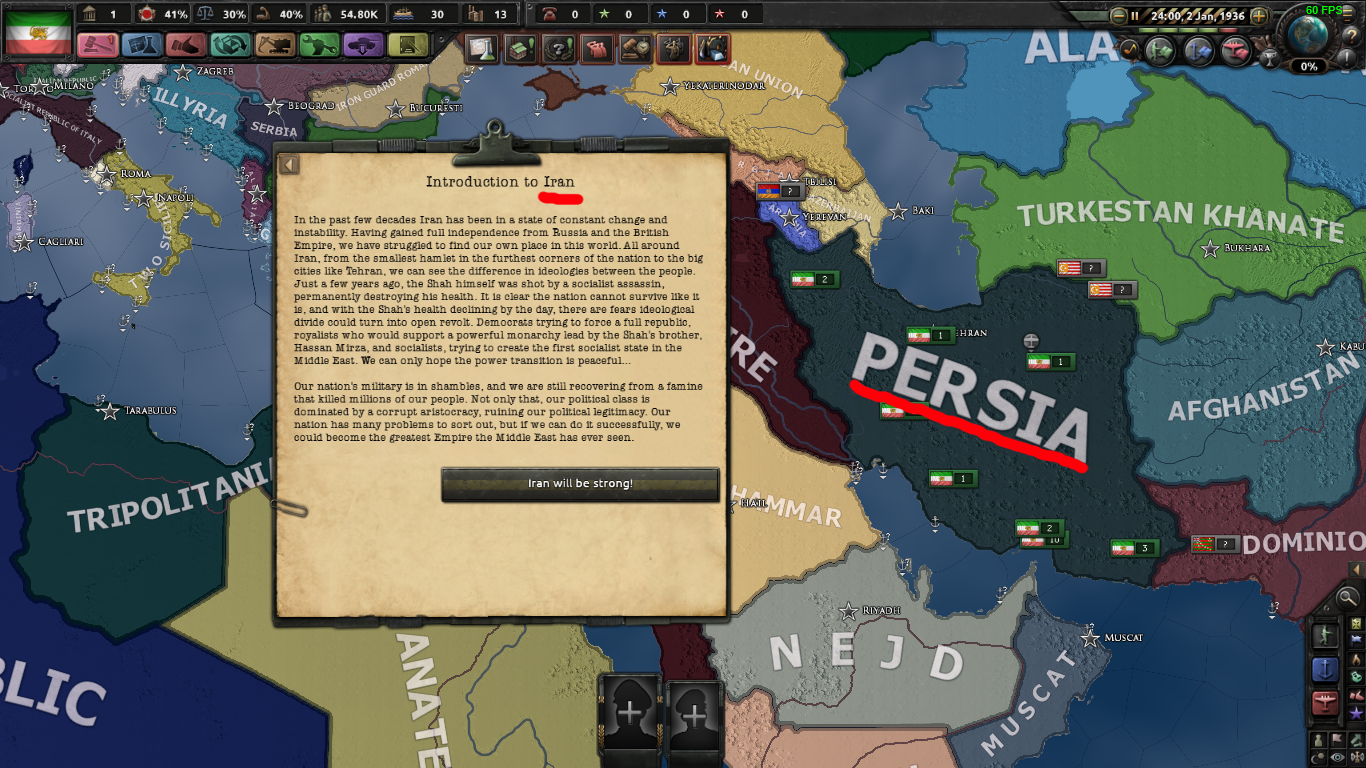Open the province search magnifier
1366x768 pixels.
(1347, 597)
